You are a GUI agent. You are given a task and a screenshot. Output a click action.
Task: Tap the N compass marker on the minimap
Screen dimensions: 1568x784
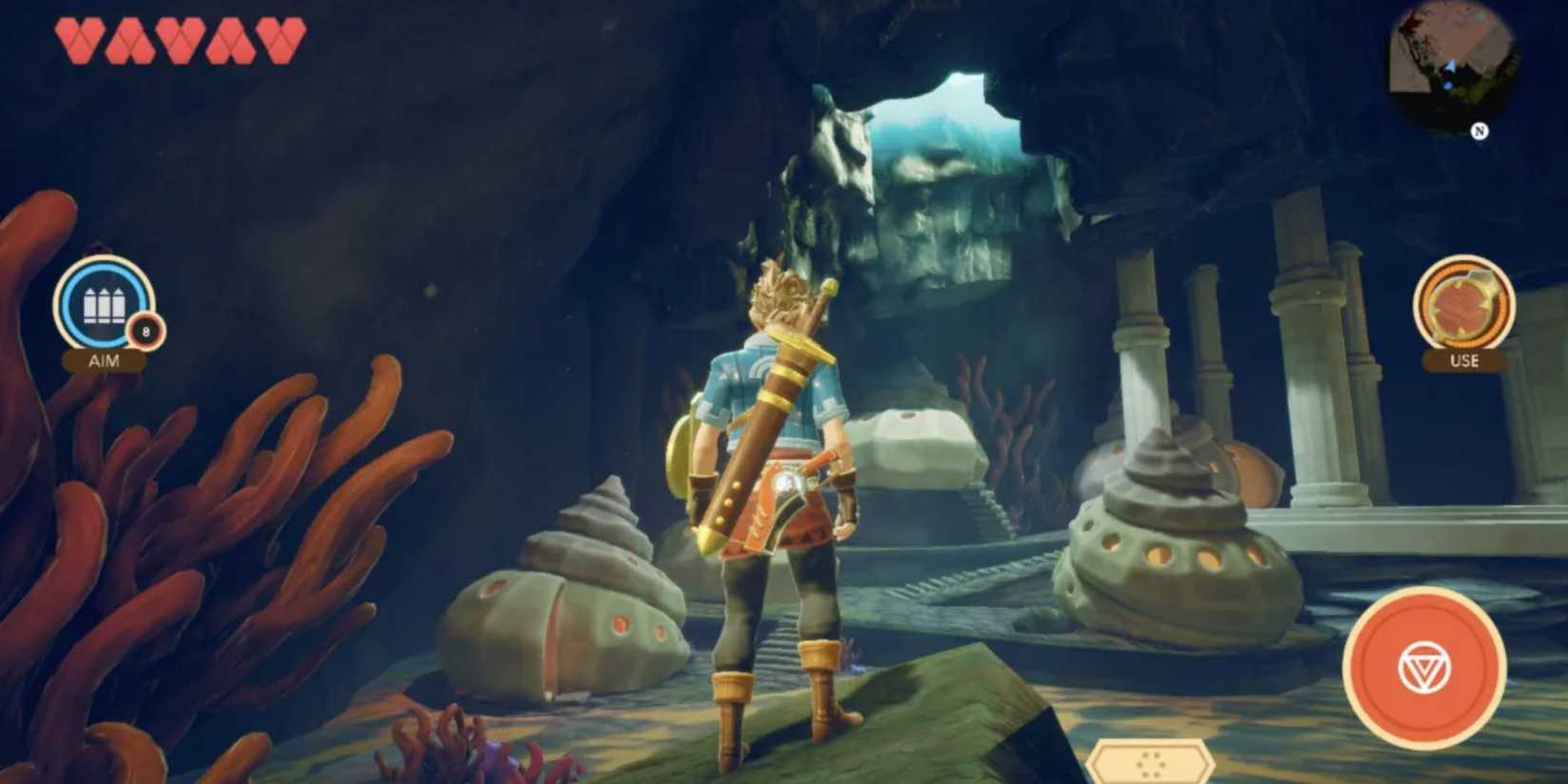[1480, 130]
